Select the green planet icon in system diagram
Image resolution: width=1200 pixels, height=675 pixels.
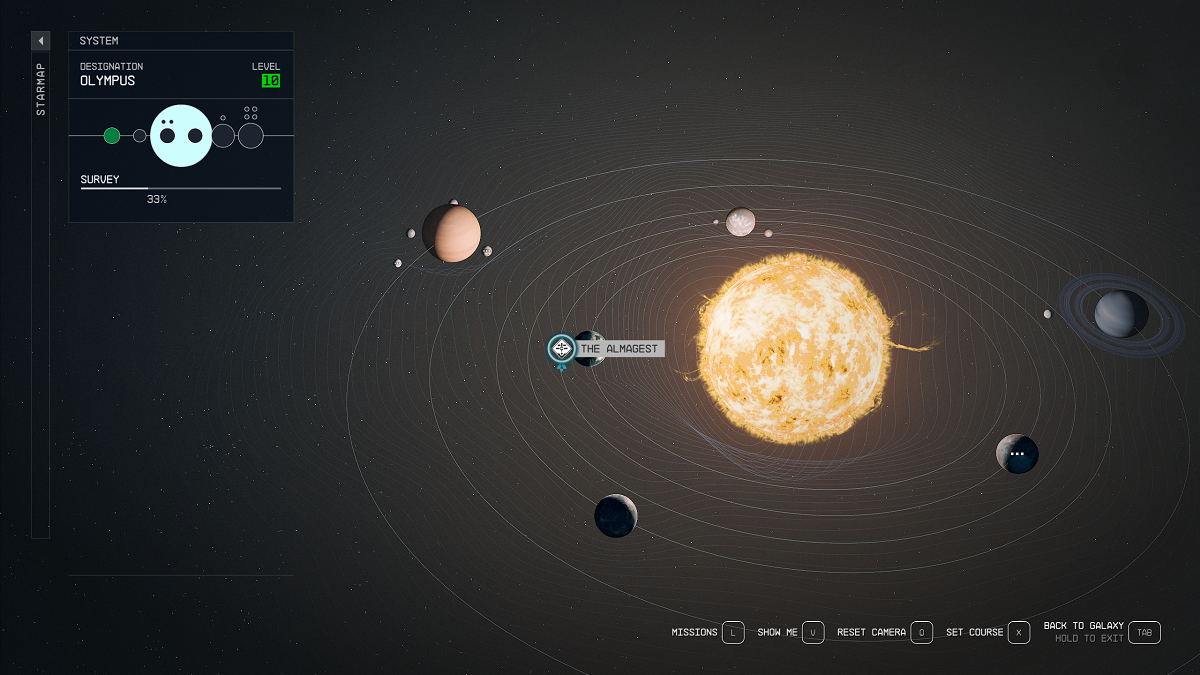click(x=112, y=136)
